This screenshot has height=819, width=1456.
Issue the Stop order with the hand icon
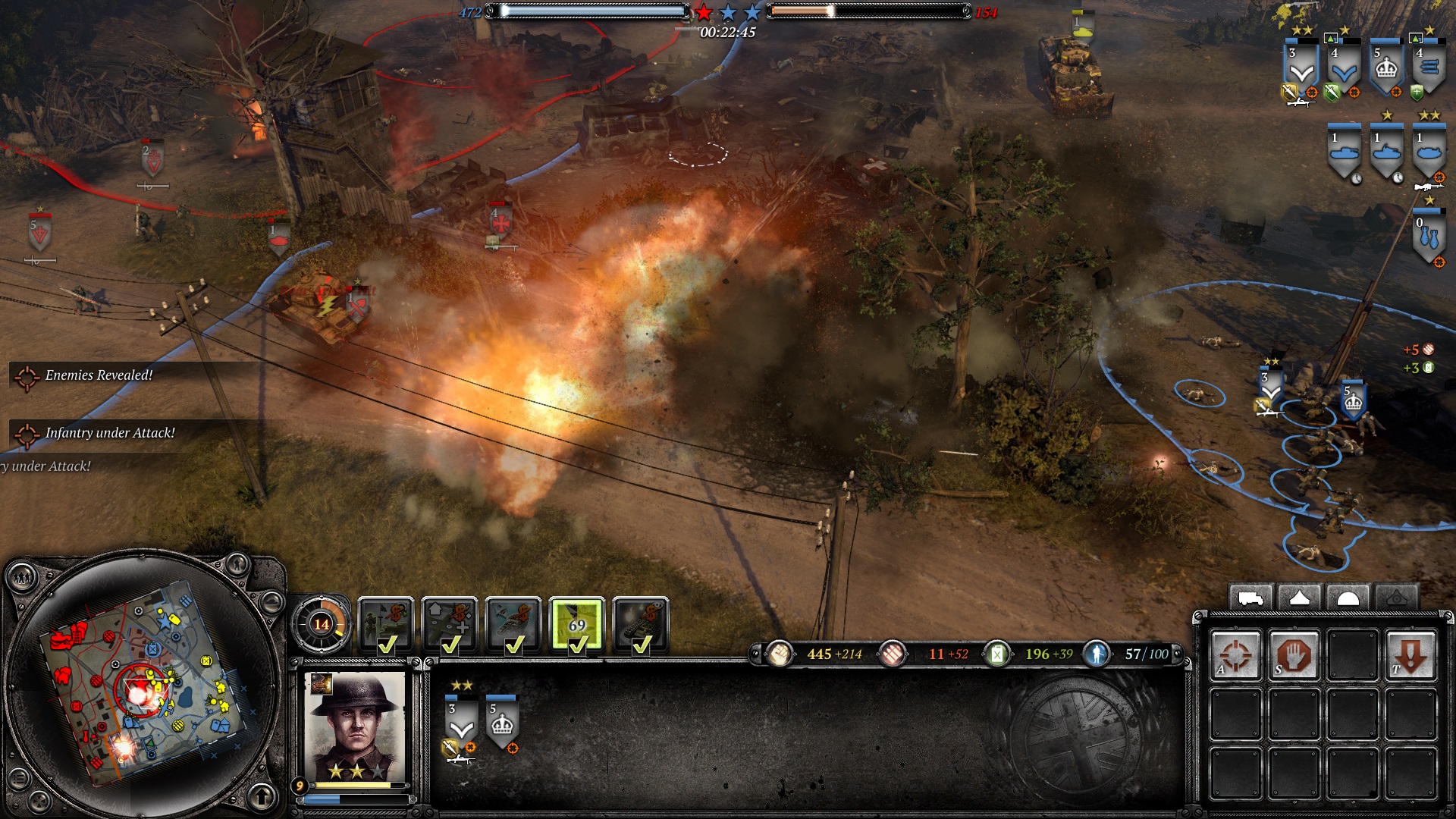(1294, 654)
